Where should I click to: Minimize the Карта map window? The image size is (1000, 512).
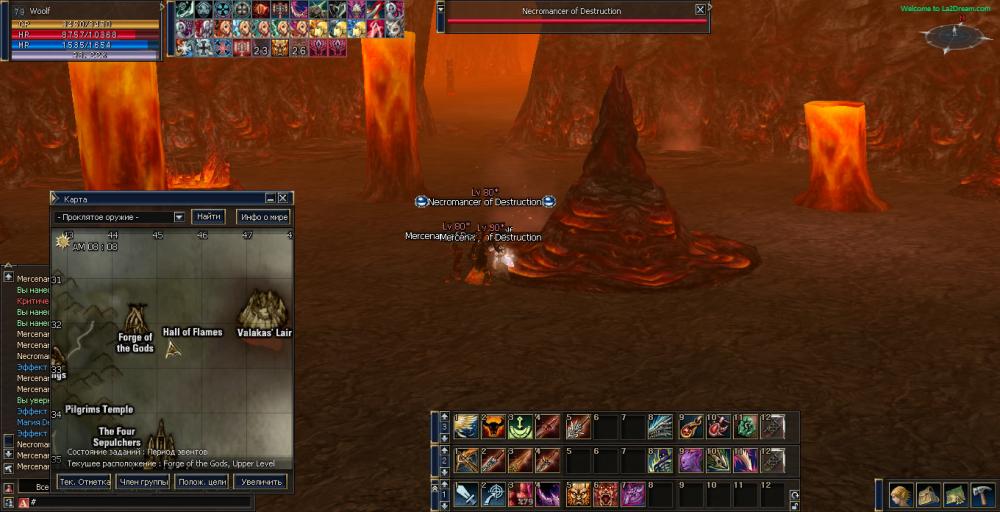tap(269, 199)
